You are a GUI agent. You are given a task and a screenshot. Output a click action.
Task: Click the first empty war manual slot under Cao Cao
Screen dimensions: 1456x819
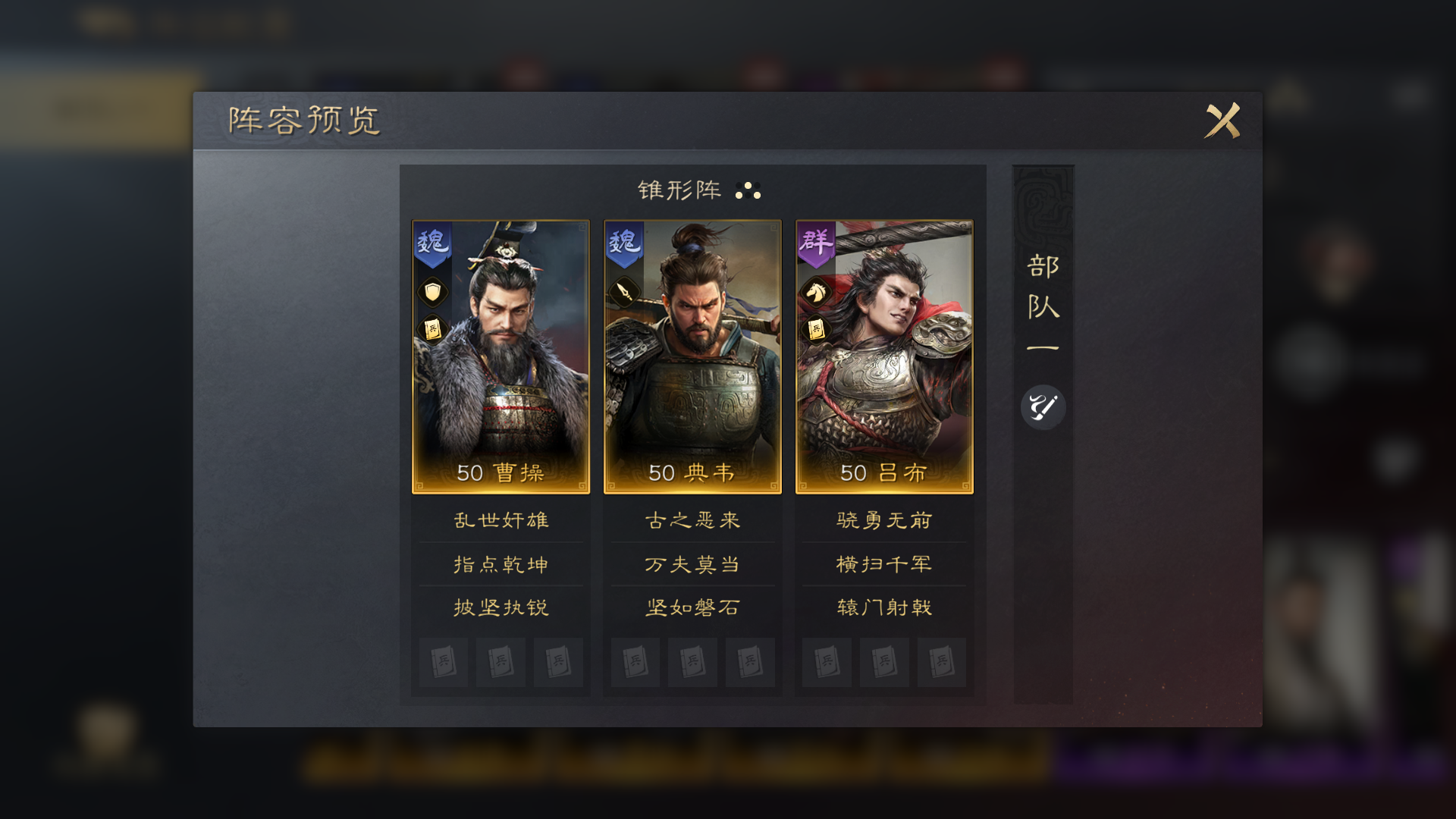(443, 662)
